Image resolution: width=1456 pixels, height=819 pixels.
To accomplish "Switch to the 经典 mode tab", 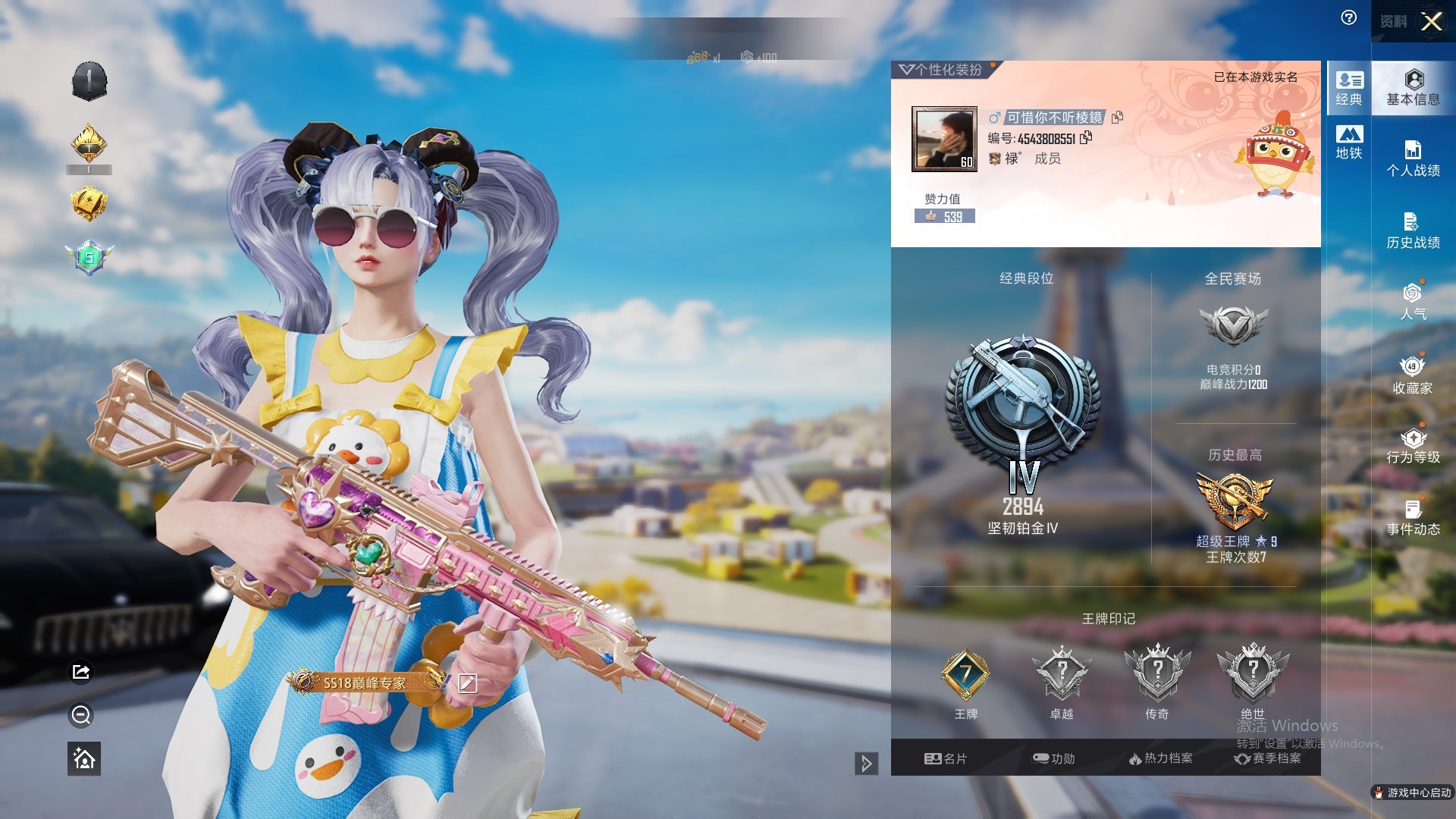I will (x=1349, y=88).
